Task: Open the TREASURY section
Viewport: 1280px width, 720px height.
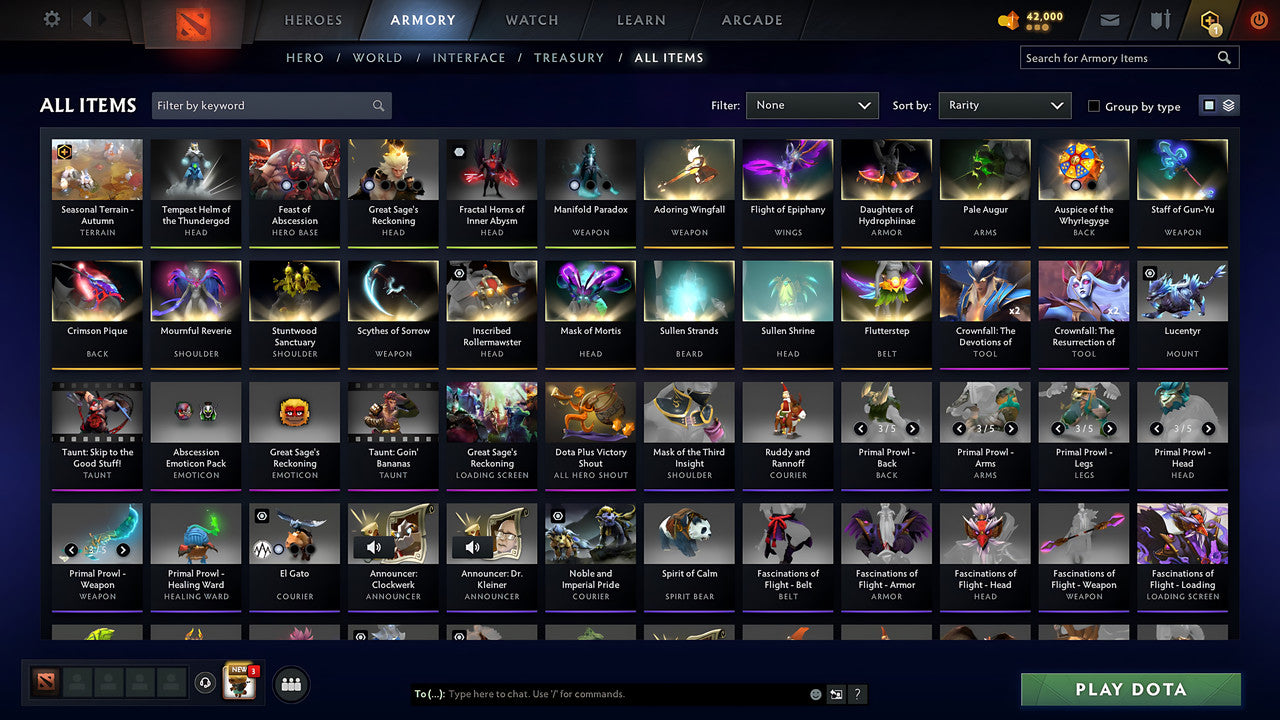Action: (x=569, y=58)
